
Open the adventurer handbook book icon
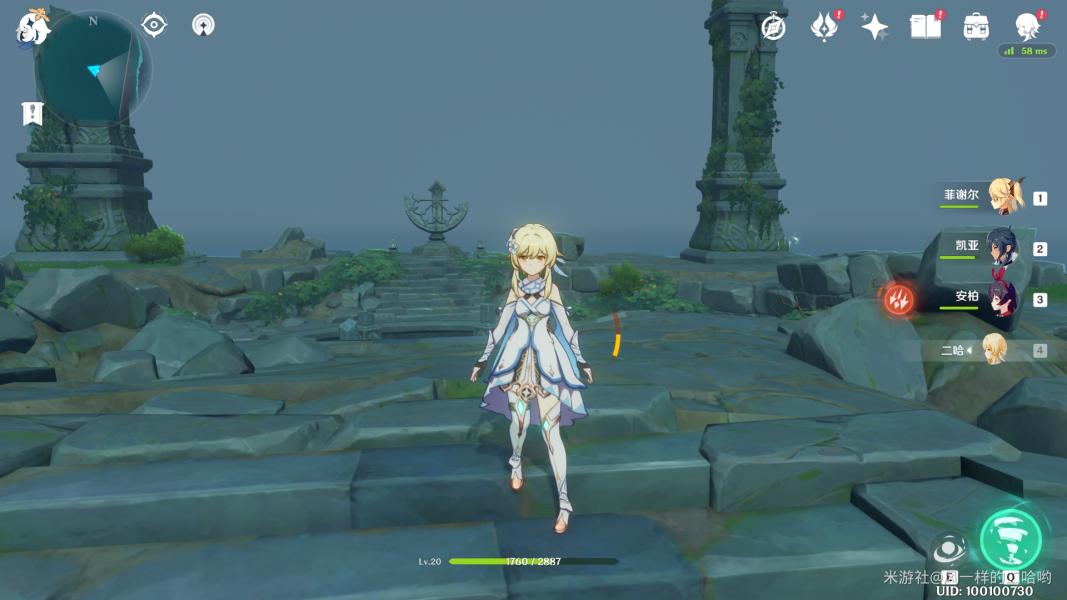[x=925, y=27]
